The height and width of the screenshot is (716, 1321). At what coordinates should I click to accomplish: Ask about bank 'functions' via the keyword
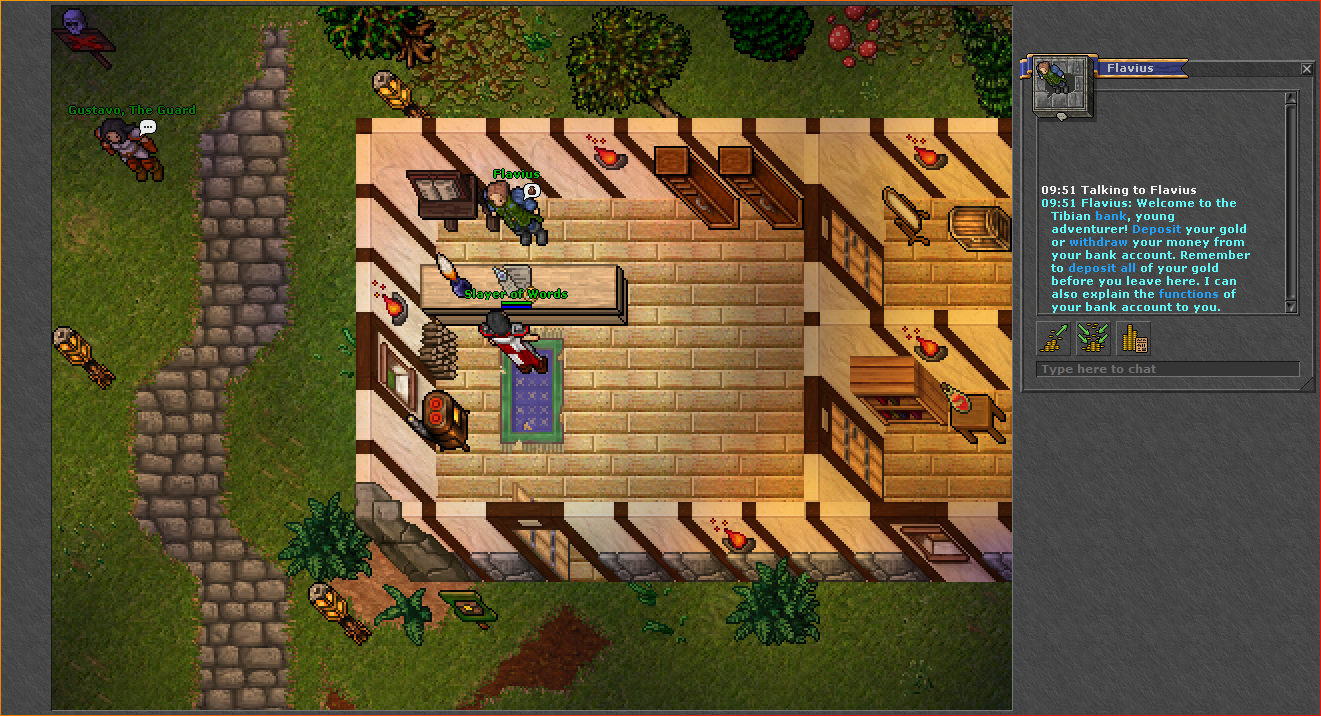point(1188,294)
